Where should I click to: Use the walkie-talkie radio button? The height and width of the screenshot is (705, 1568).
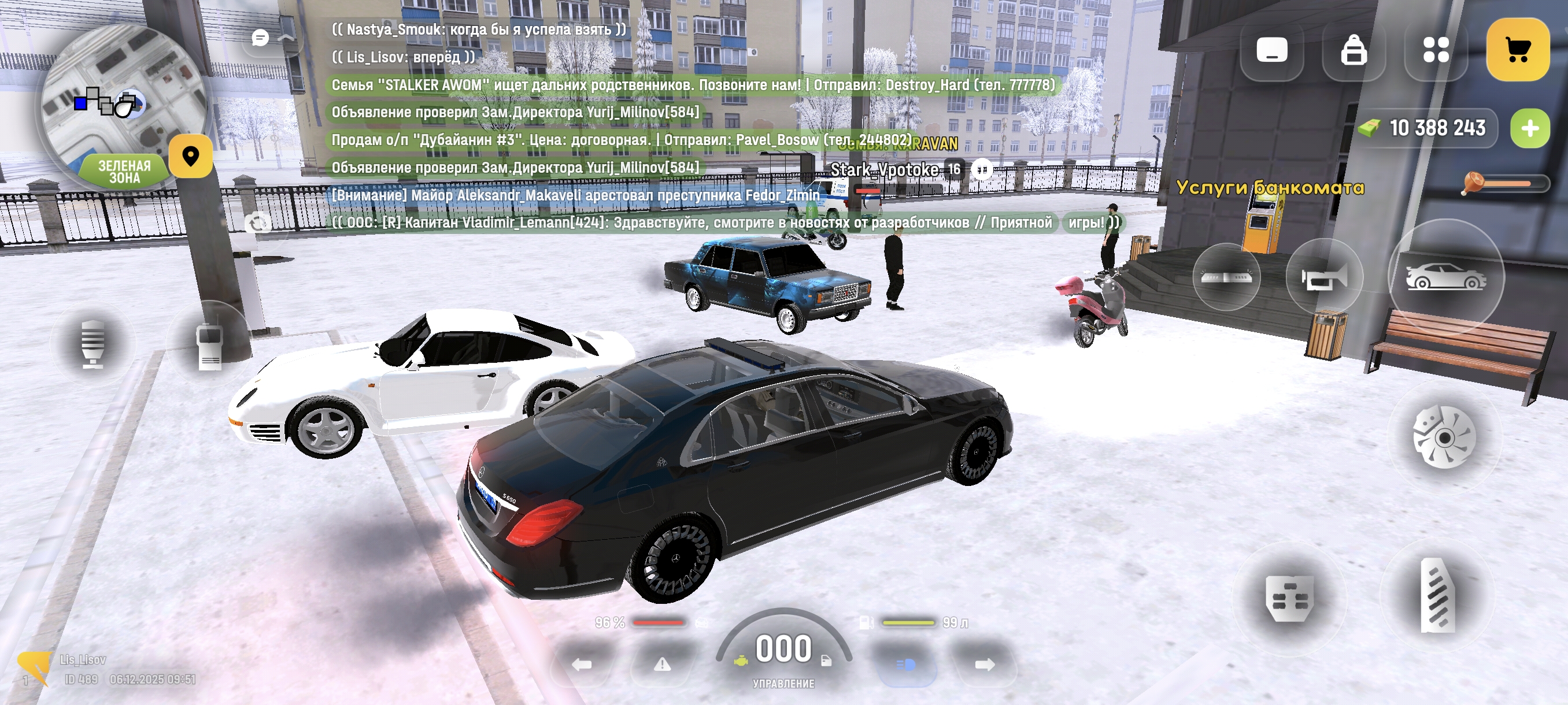point(210,346)
